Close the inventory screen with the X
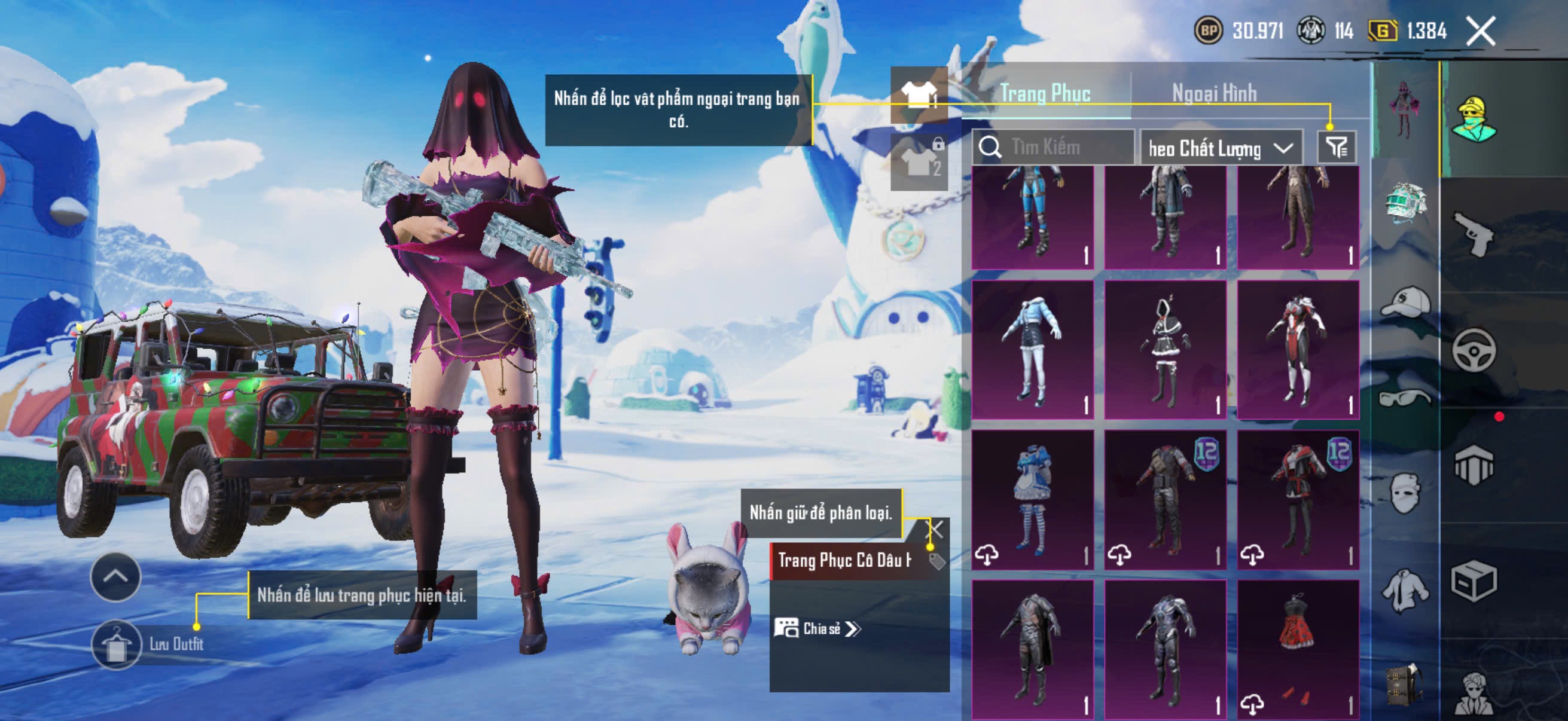The image size is (1568, 721). click(x=1480, y=31)
